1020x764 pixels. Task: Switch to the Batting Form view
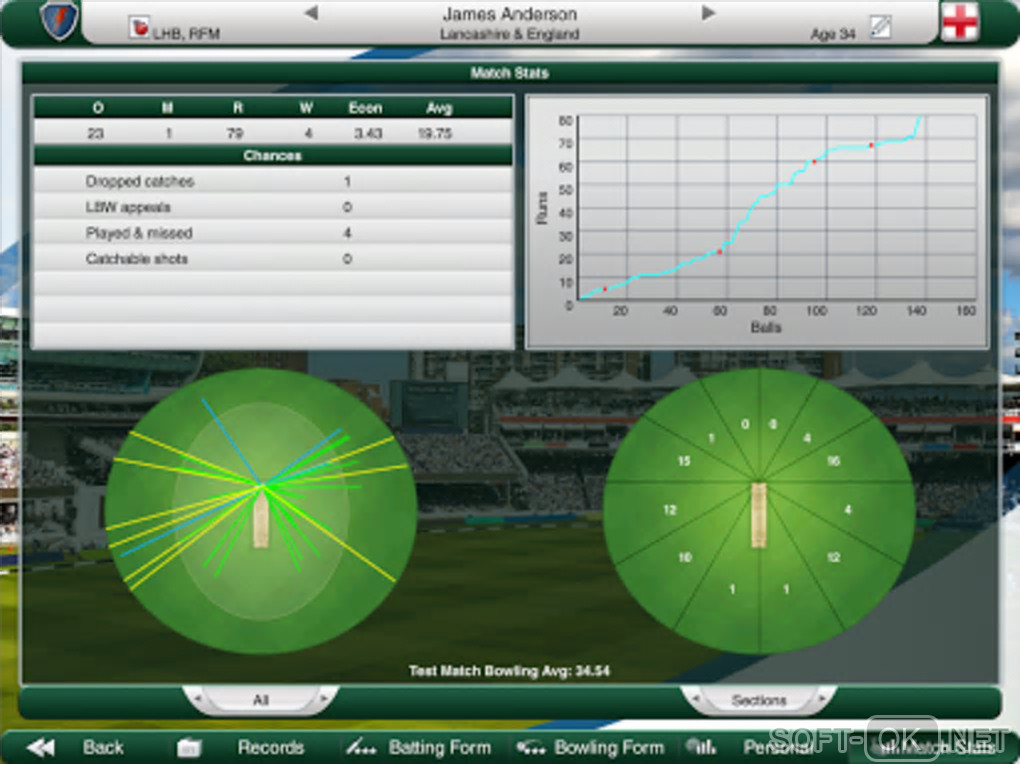pos(418,747)
